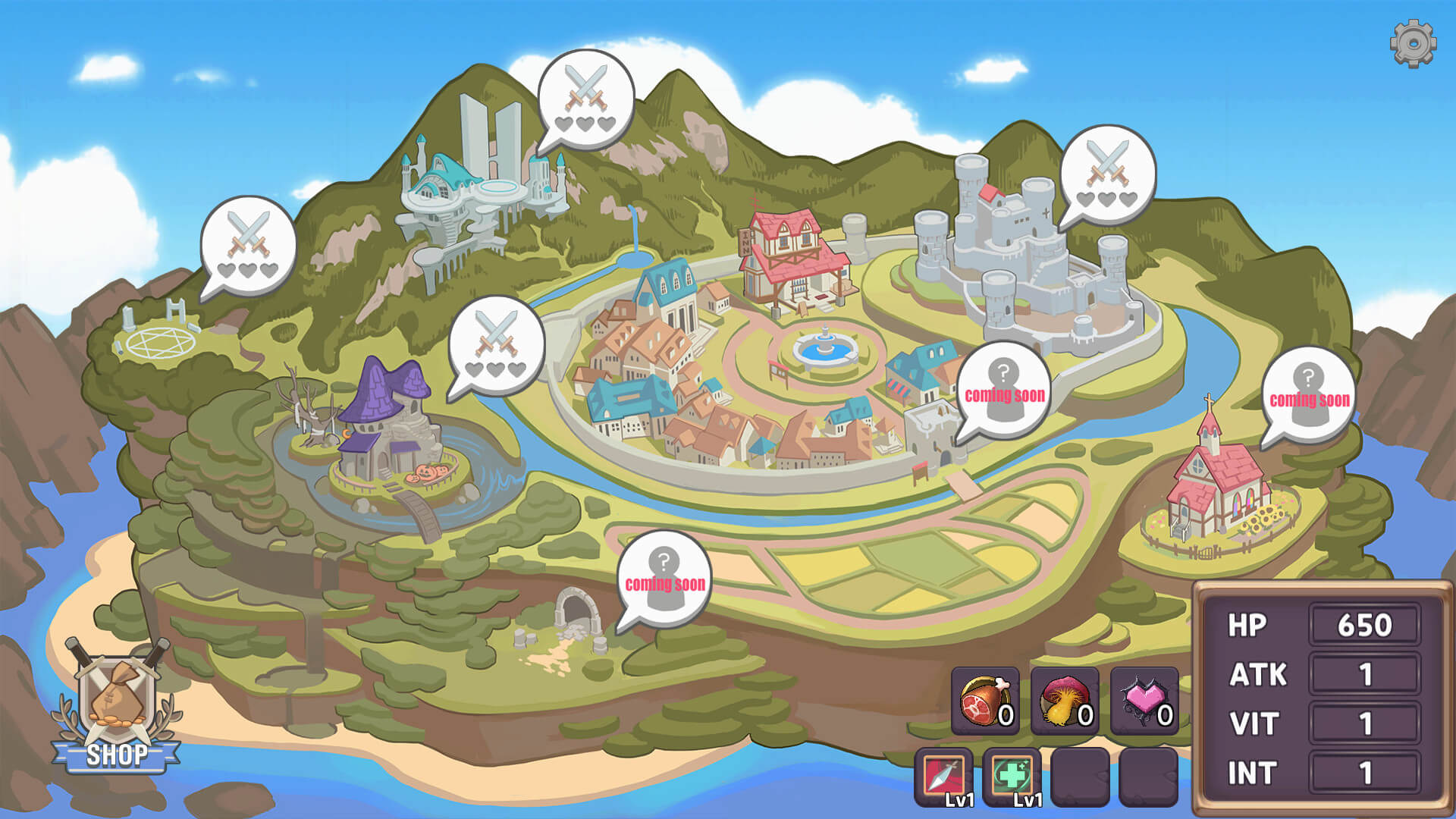Viewport: 1456px width, 819px height.
Task: Select the battle bubble above the white tower palace
Action: click(585, 100)
